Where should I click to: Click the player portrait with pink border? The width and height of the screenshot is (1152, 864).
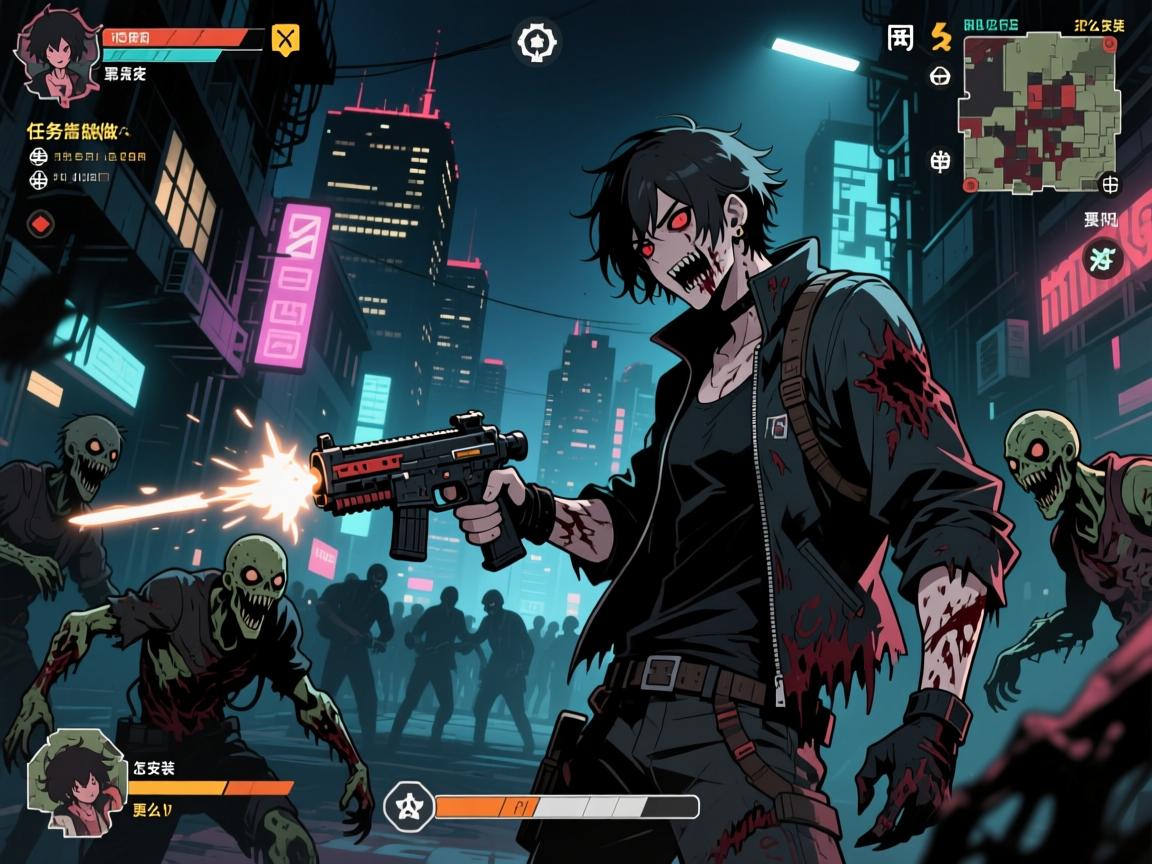[56, 58]
